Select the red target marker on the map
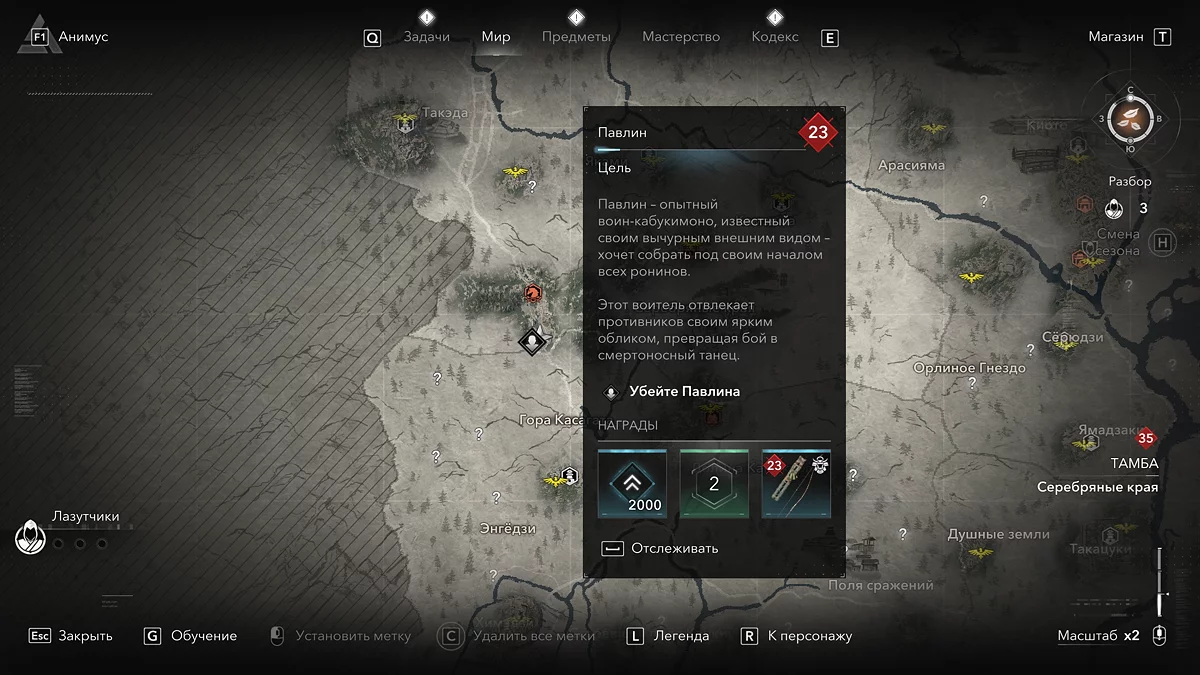The image size is (1200, 675). coord(534,293)
